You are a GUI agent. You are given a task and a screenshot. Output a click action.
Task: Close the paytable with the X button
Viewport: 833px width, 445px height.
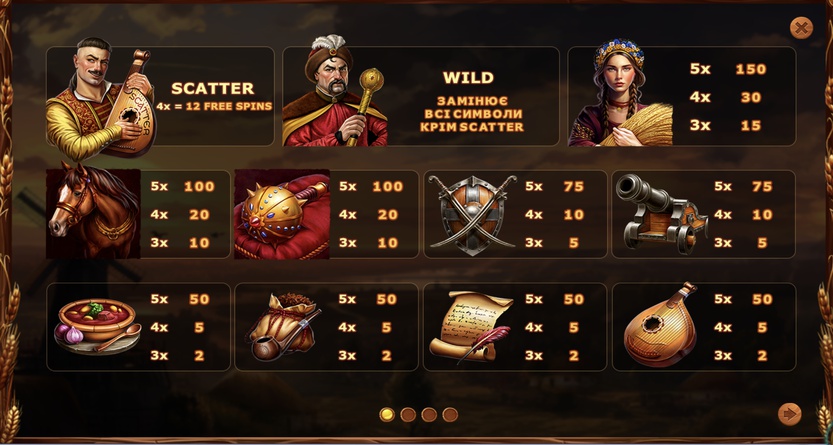click(801, 28)
